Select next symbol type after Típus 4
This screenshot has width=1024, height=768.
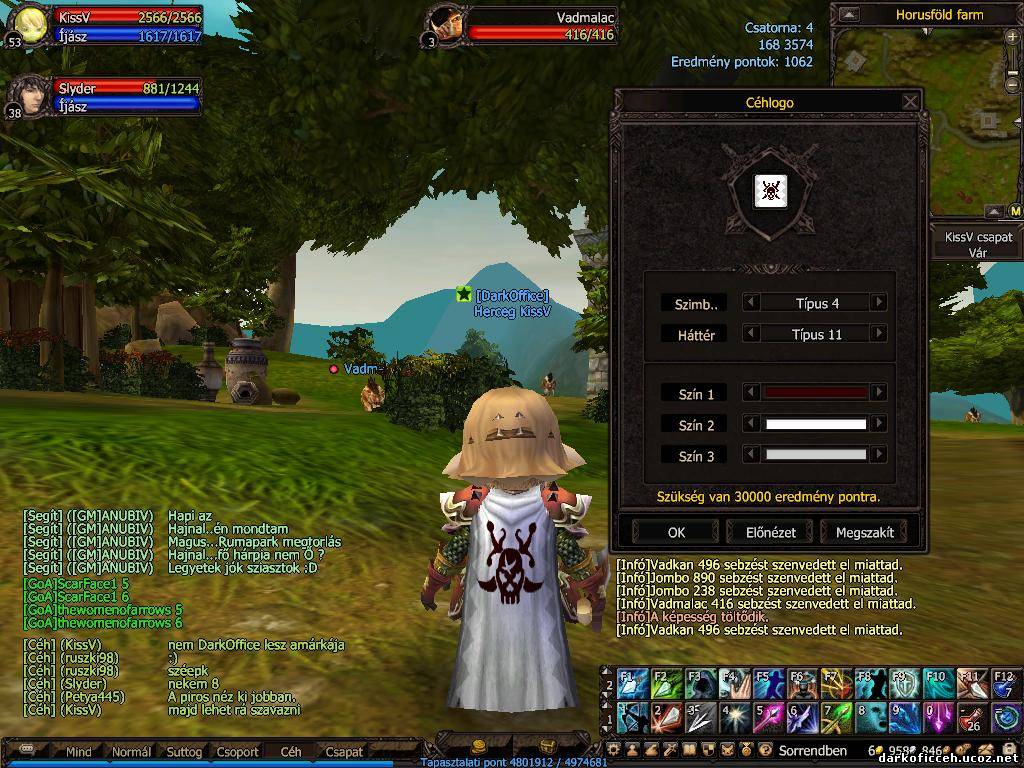tap(879, 303)
